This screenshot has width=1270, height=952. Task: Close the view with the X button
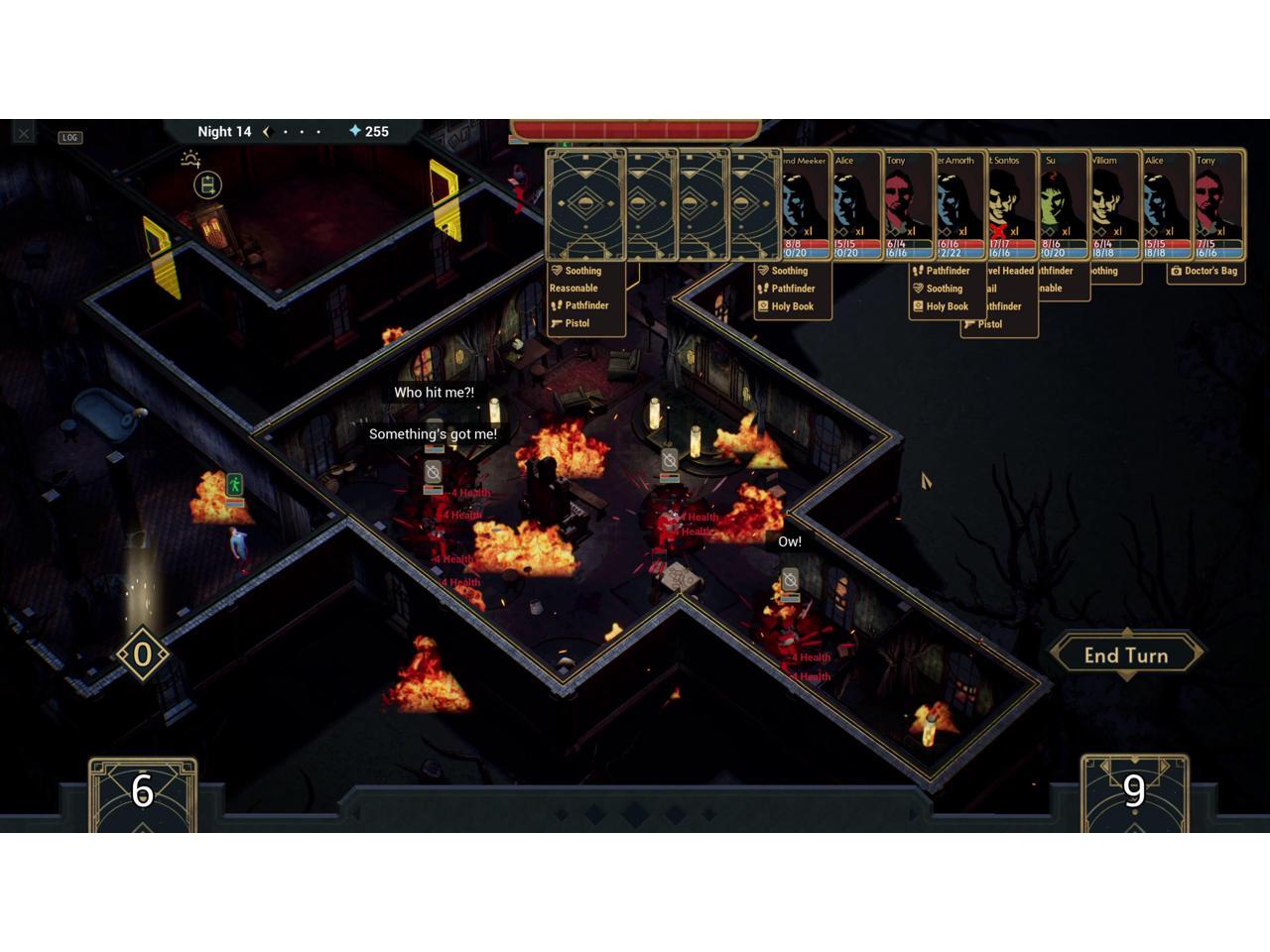(x=24, y=132)
